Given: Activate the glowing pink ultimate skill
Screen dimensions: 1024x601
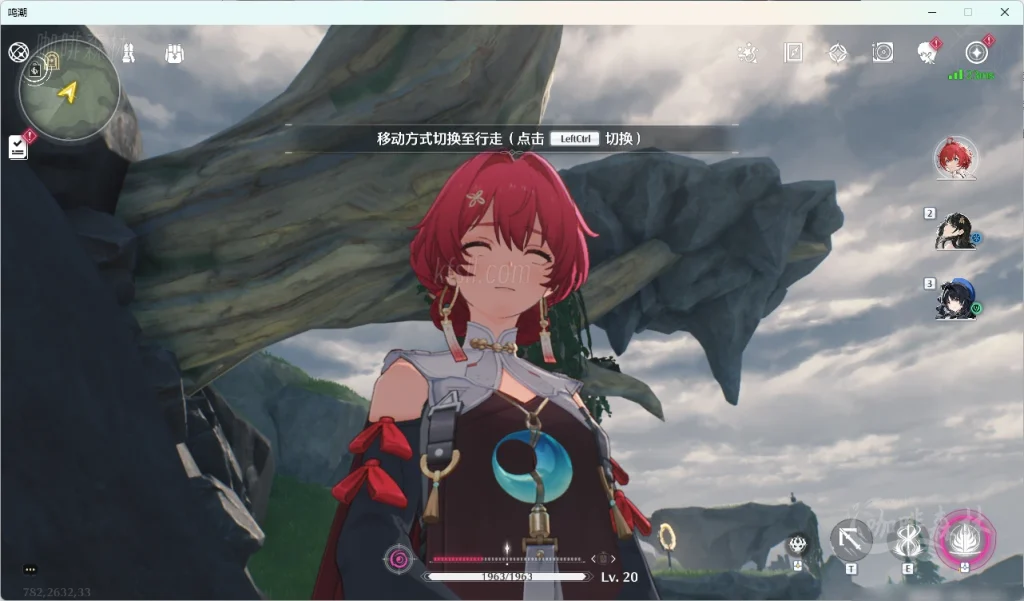Looking at the screenshot, I should tap(964, 541).
